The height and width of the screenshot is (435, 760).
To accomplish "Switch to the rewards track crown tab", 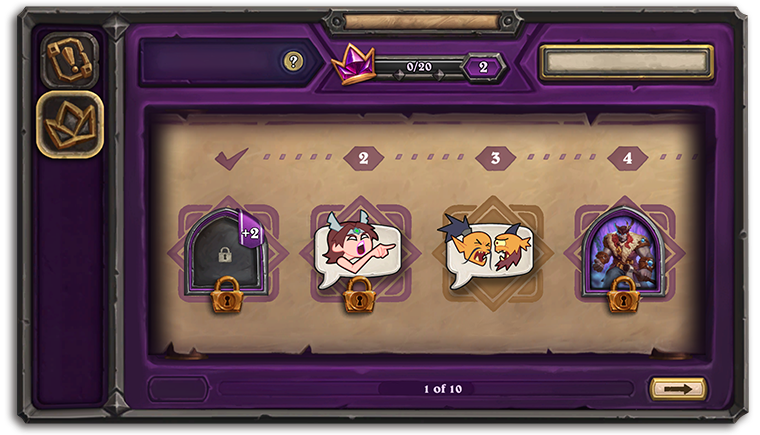I will point(69,124).
